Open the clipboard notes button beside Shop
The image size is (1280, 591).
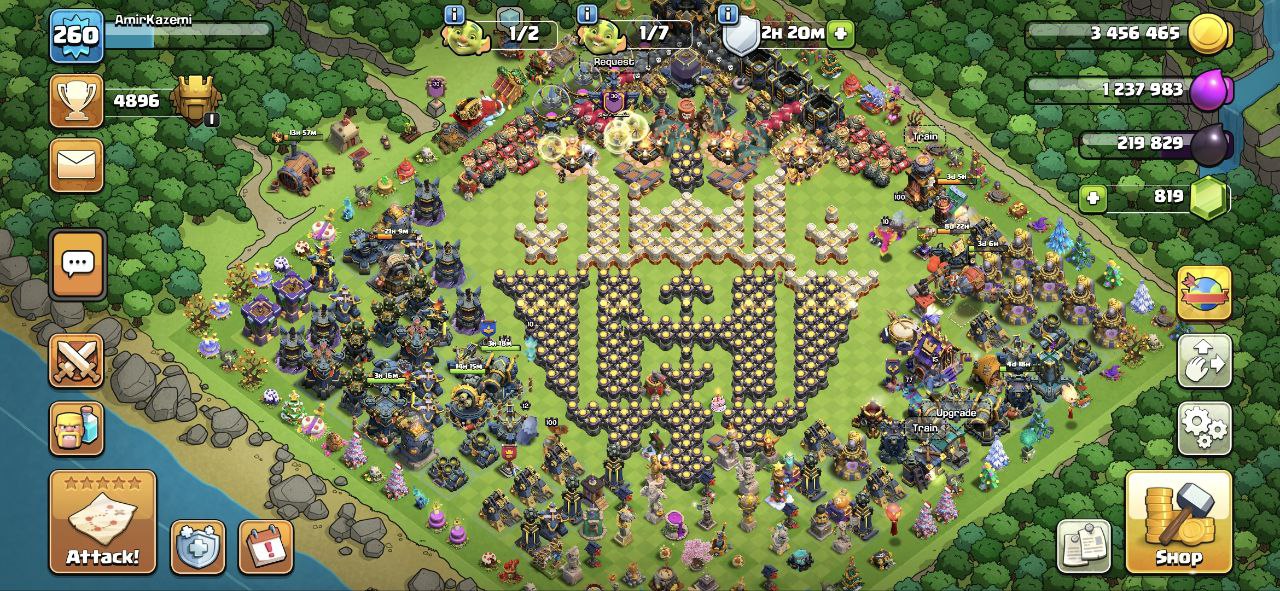tap(1084, 546)
